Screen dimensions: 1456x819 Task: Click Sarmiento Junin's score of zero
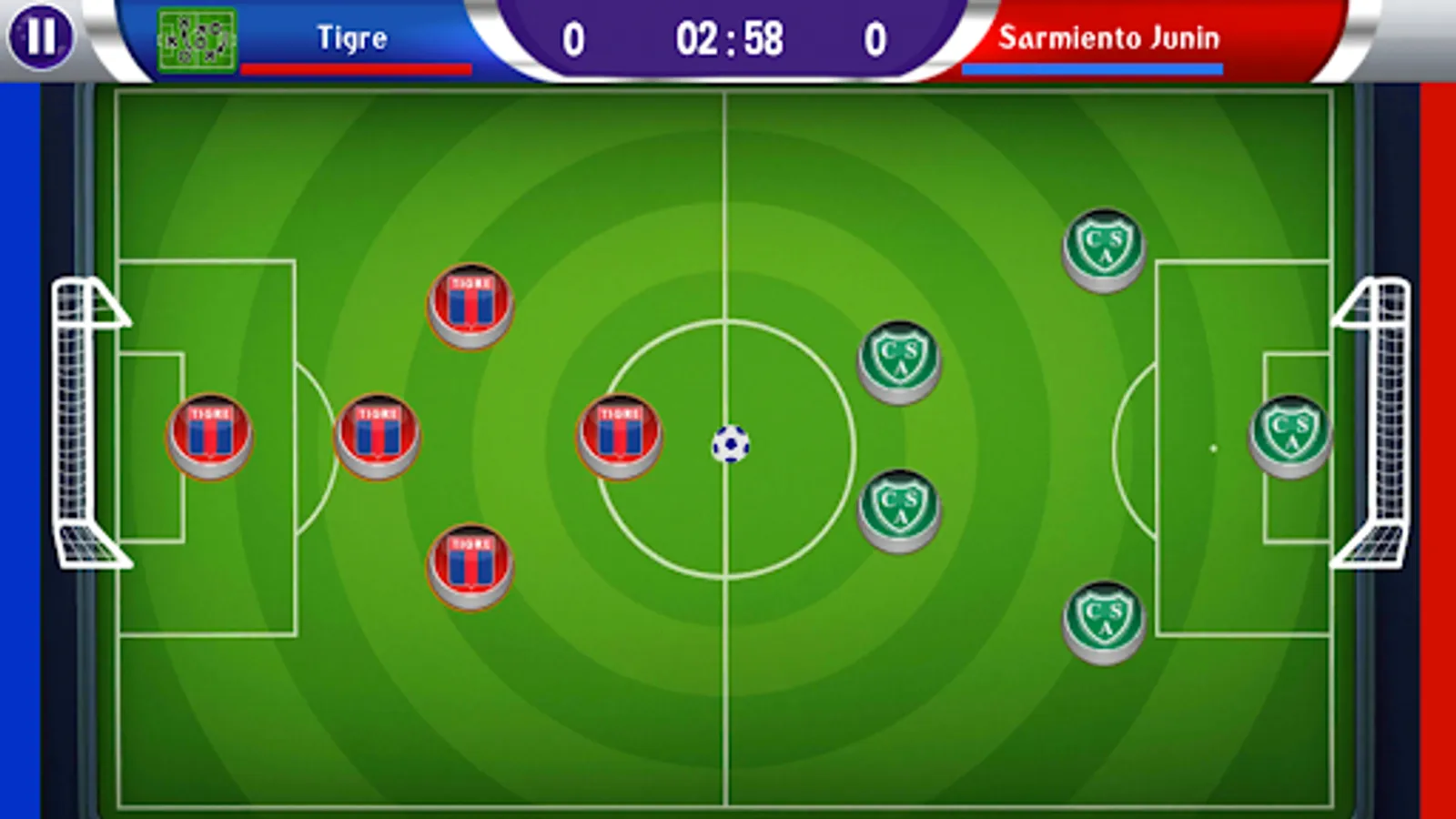click(875, 38)
